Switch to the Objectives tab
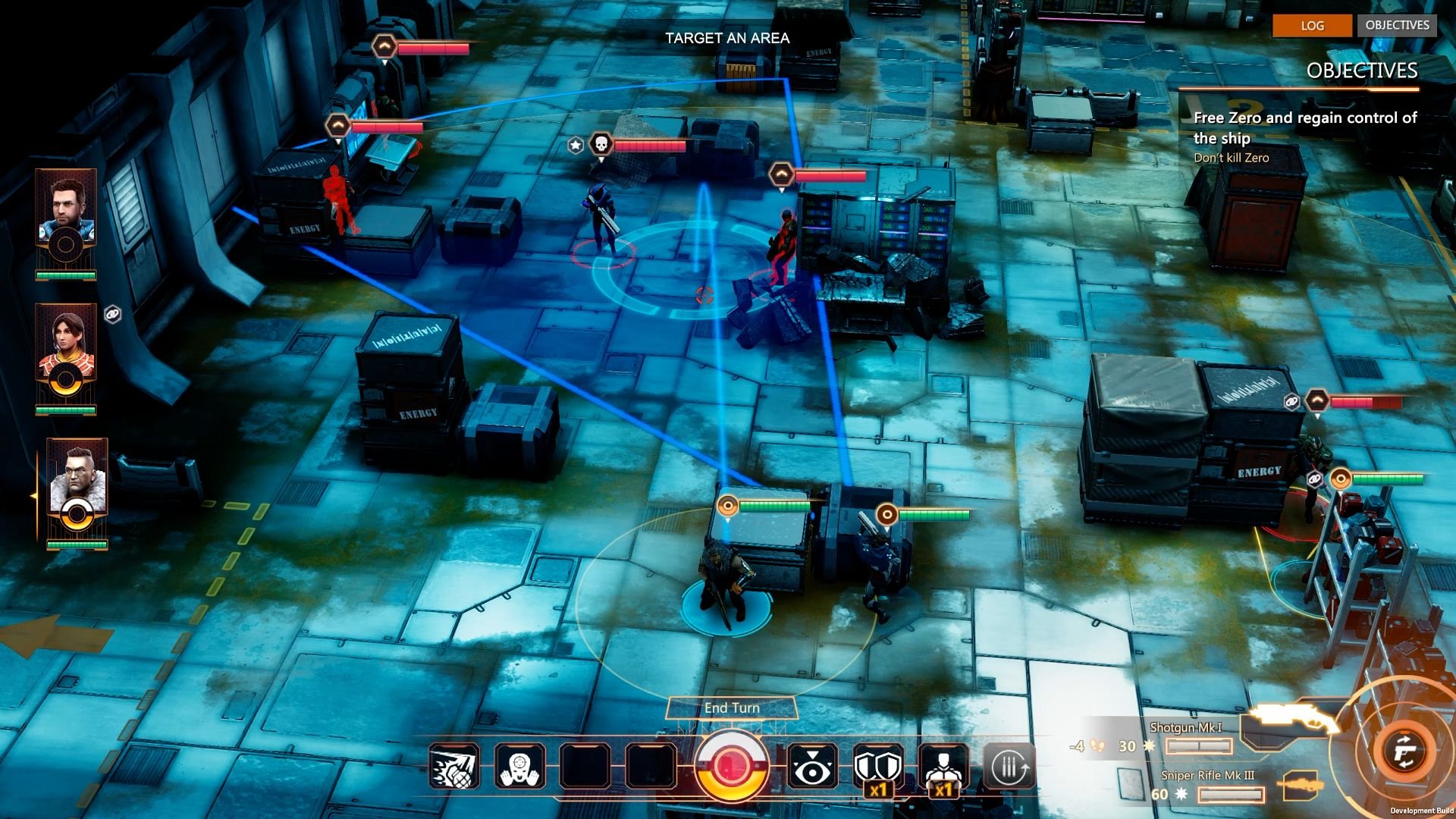The width and height of the screenshot is (1456, 819). [1397, 25]
